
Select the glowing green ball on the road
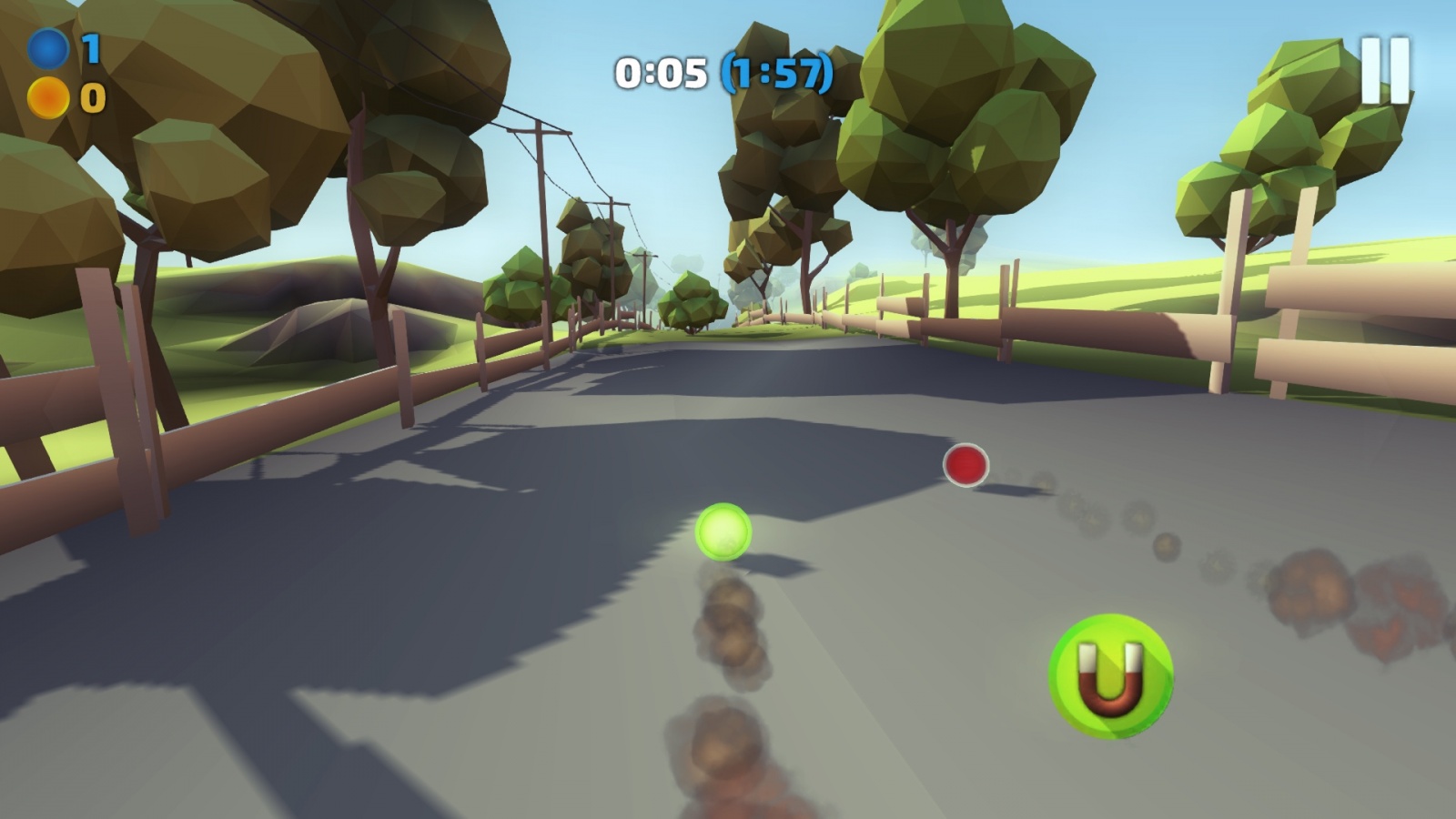click(x=723, y=532)
